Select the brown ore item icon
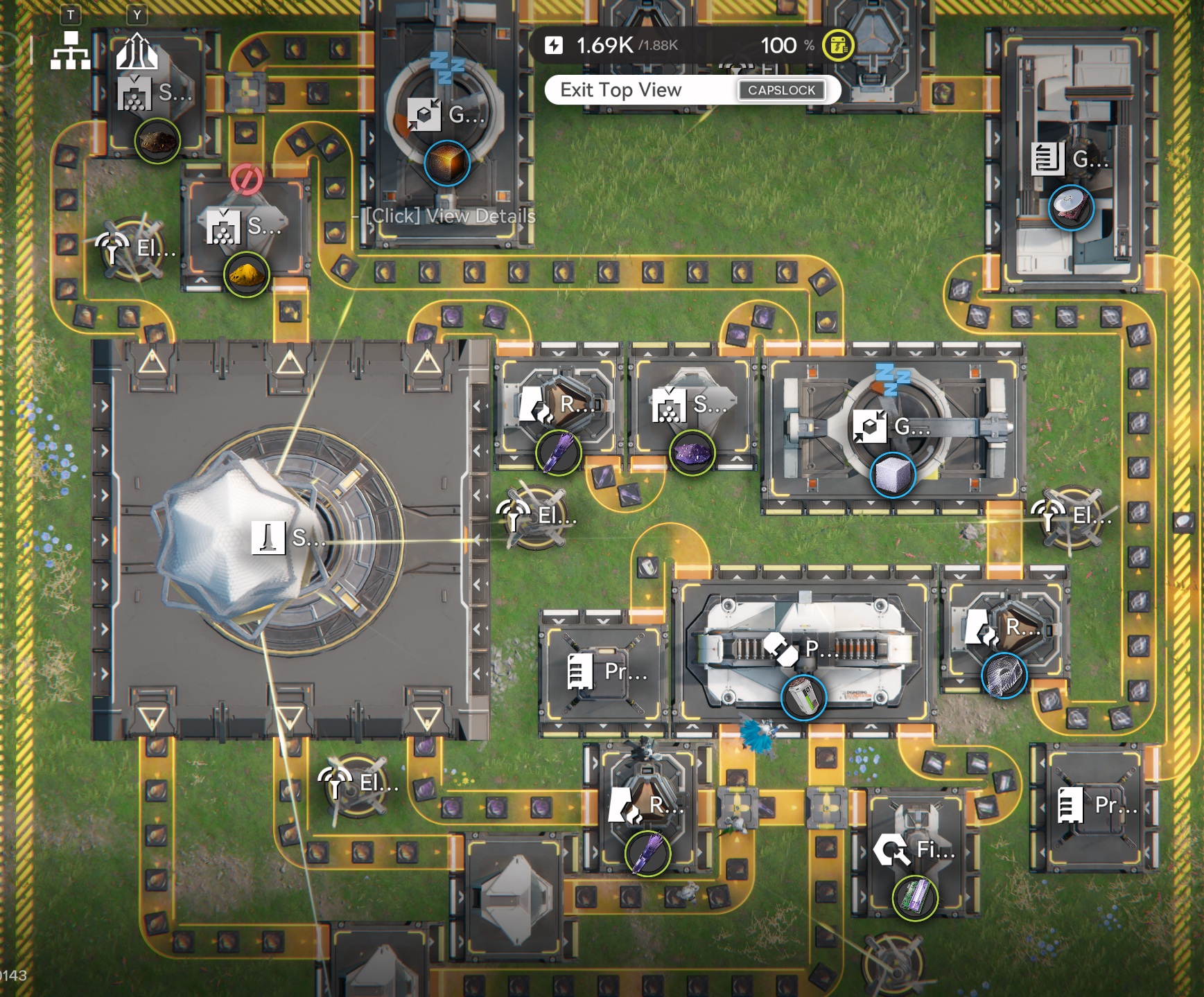Viewport: 1204px width, 997px height. coord(157,141)
